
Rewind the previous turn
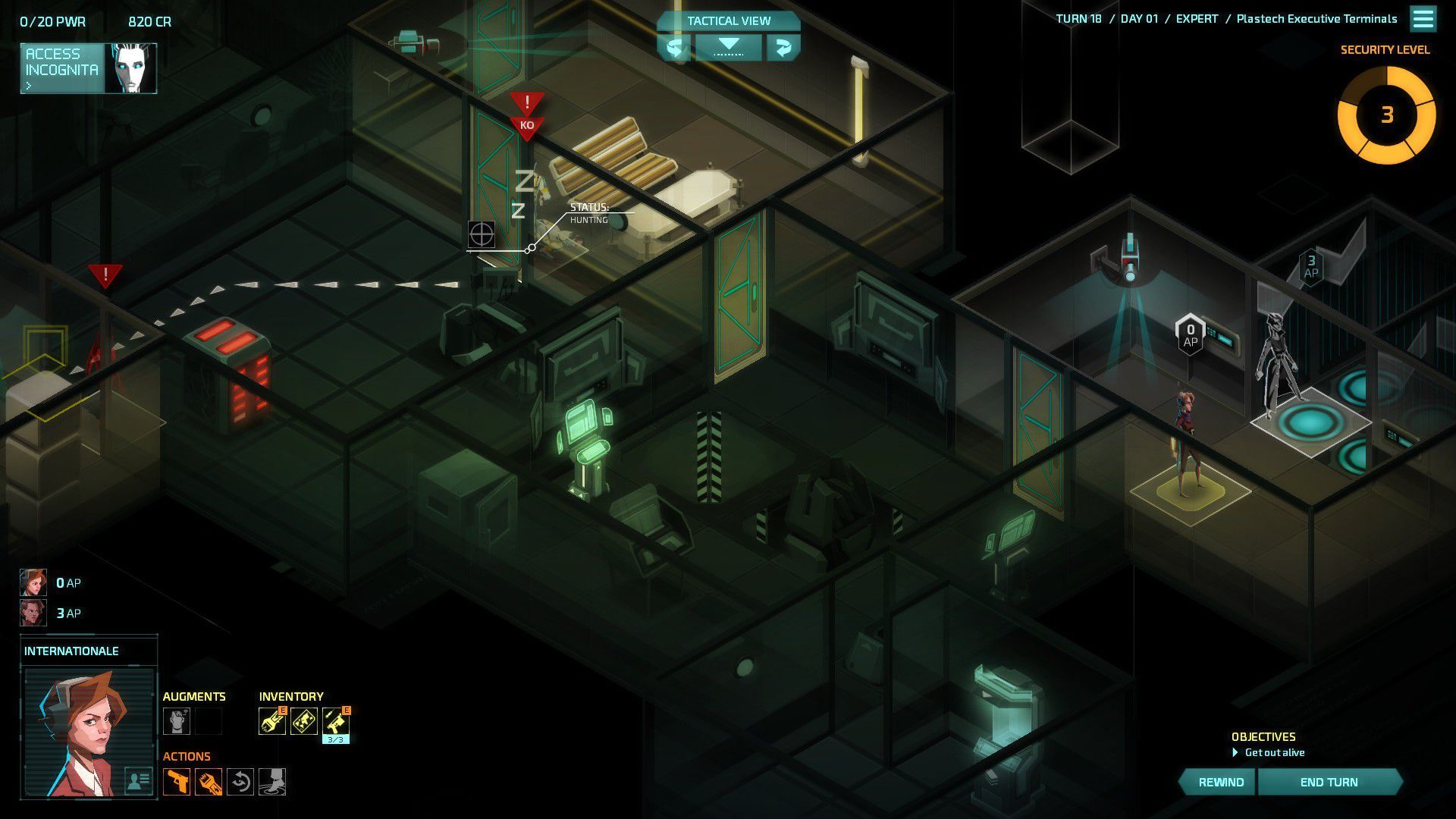[1220, 782]
